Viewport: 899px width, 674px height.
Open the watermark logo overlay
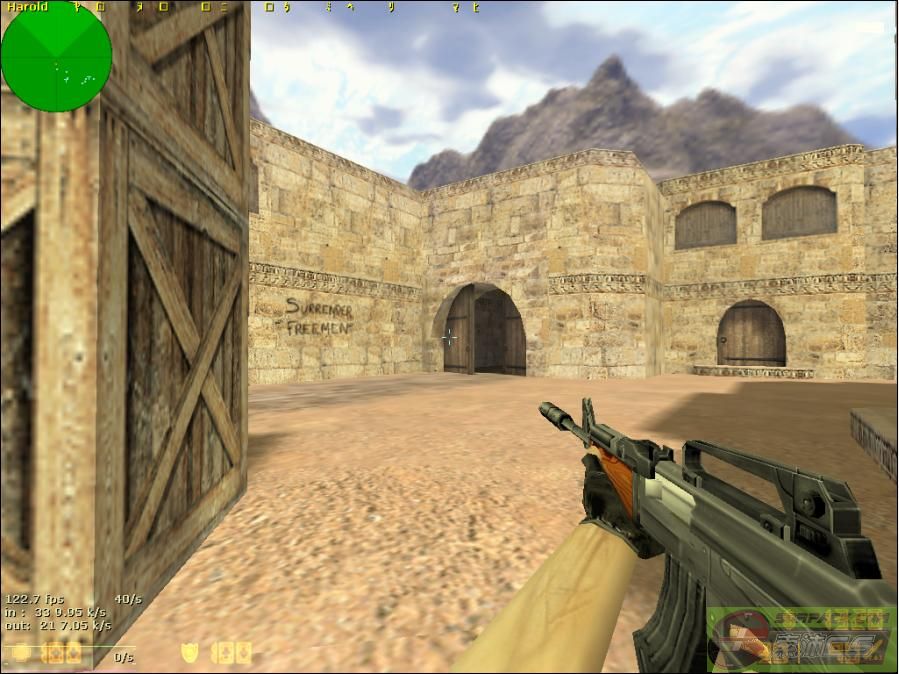point(800,638)
